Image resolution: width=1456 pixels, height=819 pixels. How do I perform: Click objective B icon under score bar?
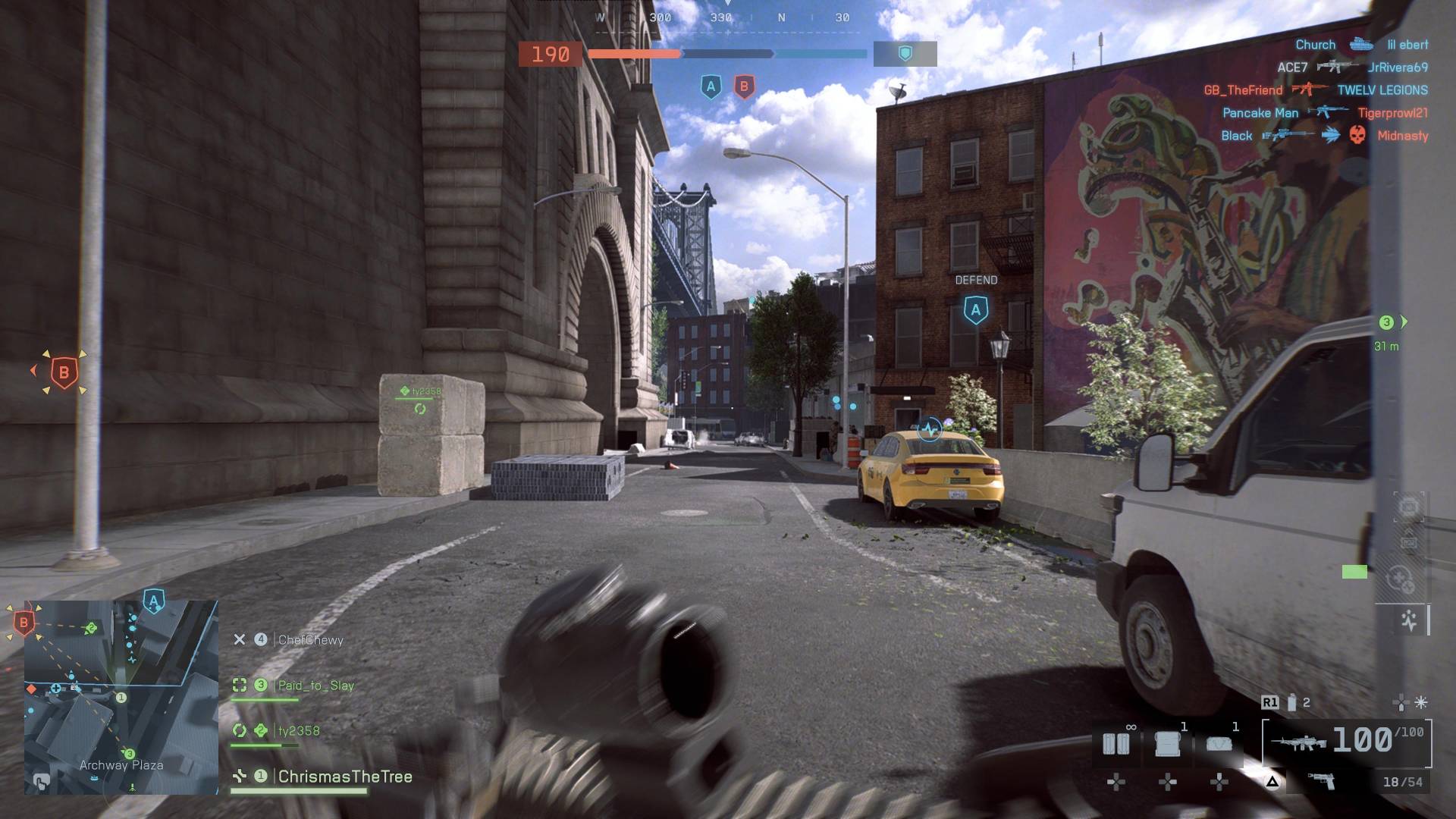[x=744, y=87]
